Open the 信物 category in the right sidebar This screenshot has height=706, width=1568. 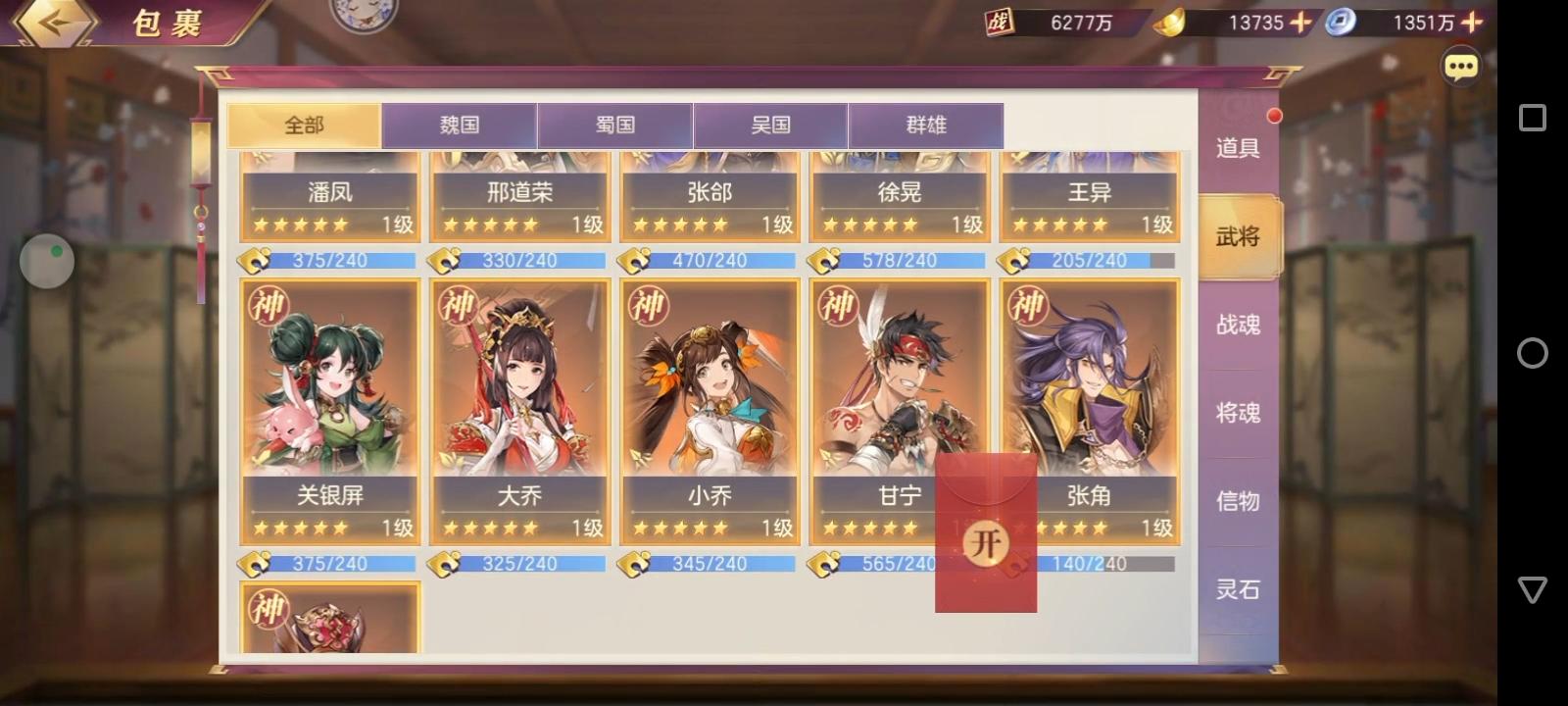pyautogui.click(x=1238, y=501)
